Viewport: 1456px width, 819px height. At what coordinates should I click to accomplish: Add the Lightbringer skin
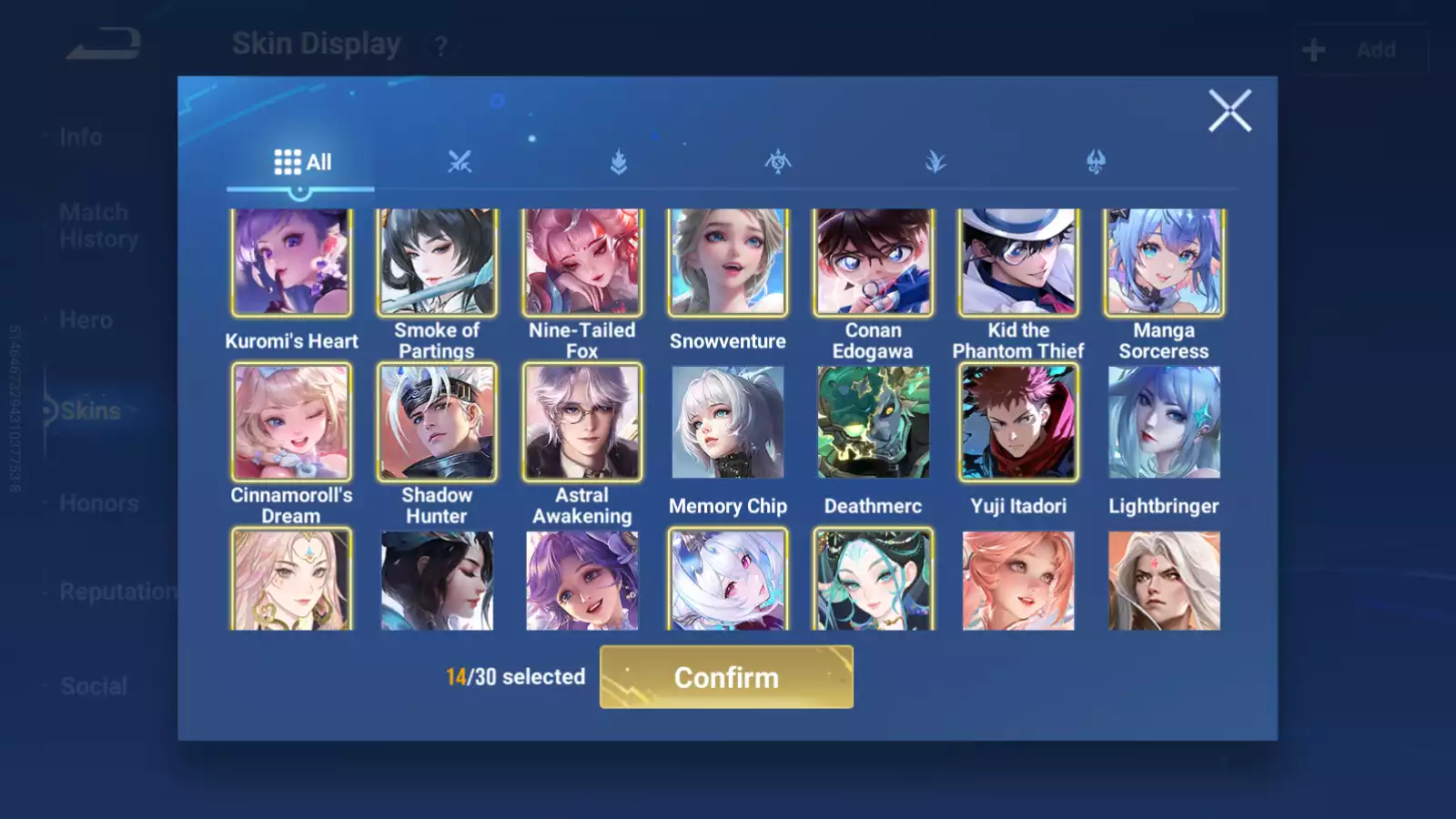(1164, 422)
